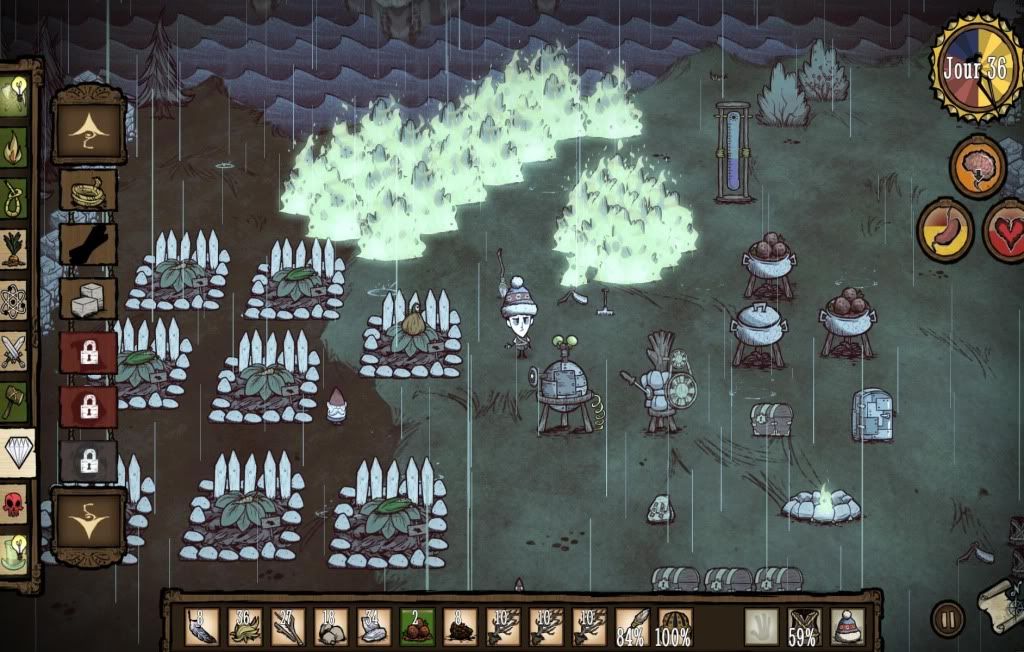
Task: Click the equipped winter hat slot
Action: [x=848, y=626]
